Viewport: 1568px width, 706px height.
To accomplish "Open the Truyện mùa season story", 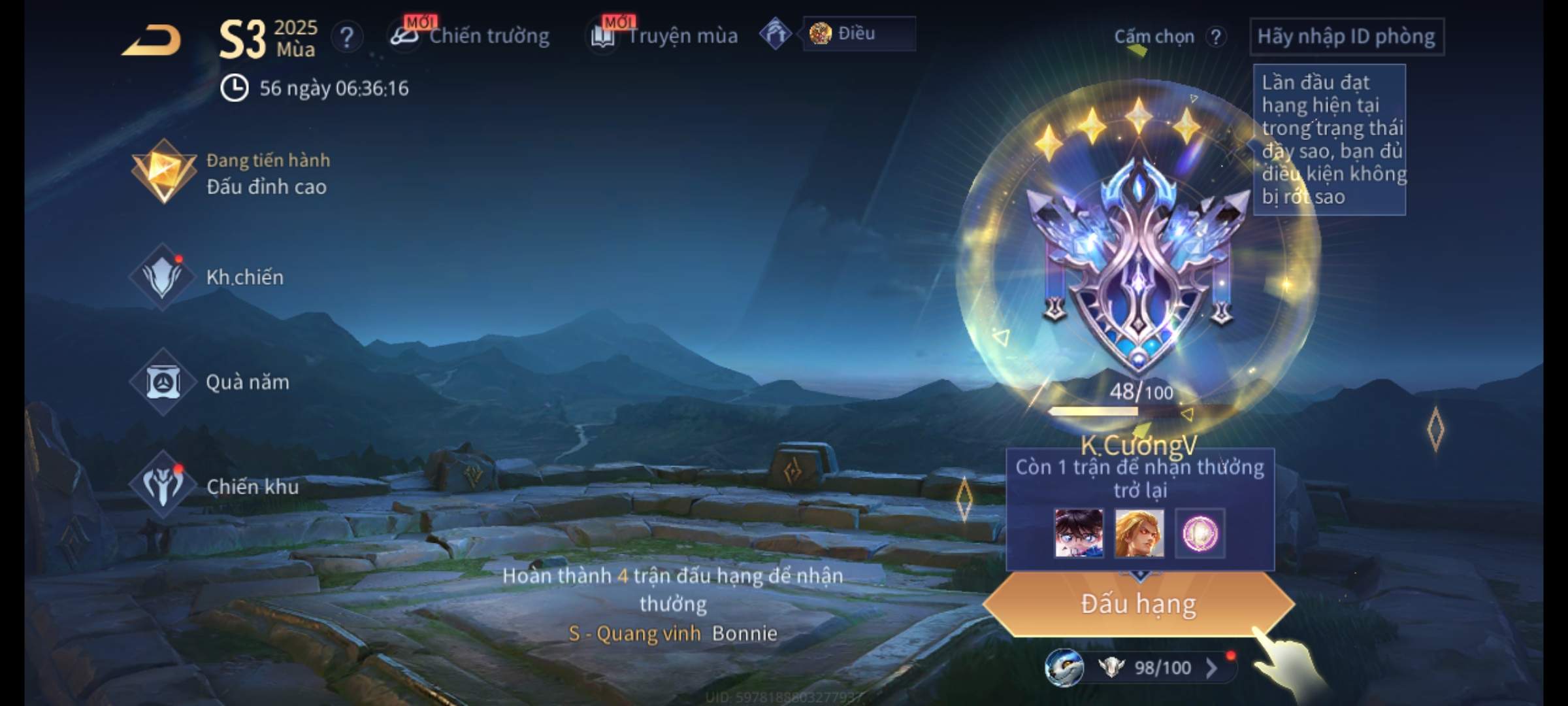I will coord(664,36).
